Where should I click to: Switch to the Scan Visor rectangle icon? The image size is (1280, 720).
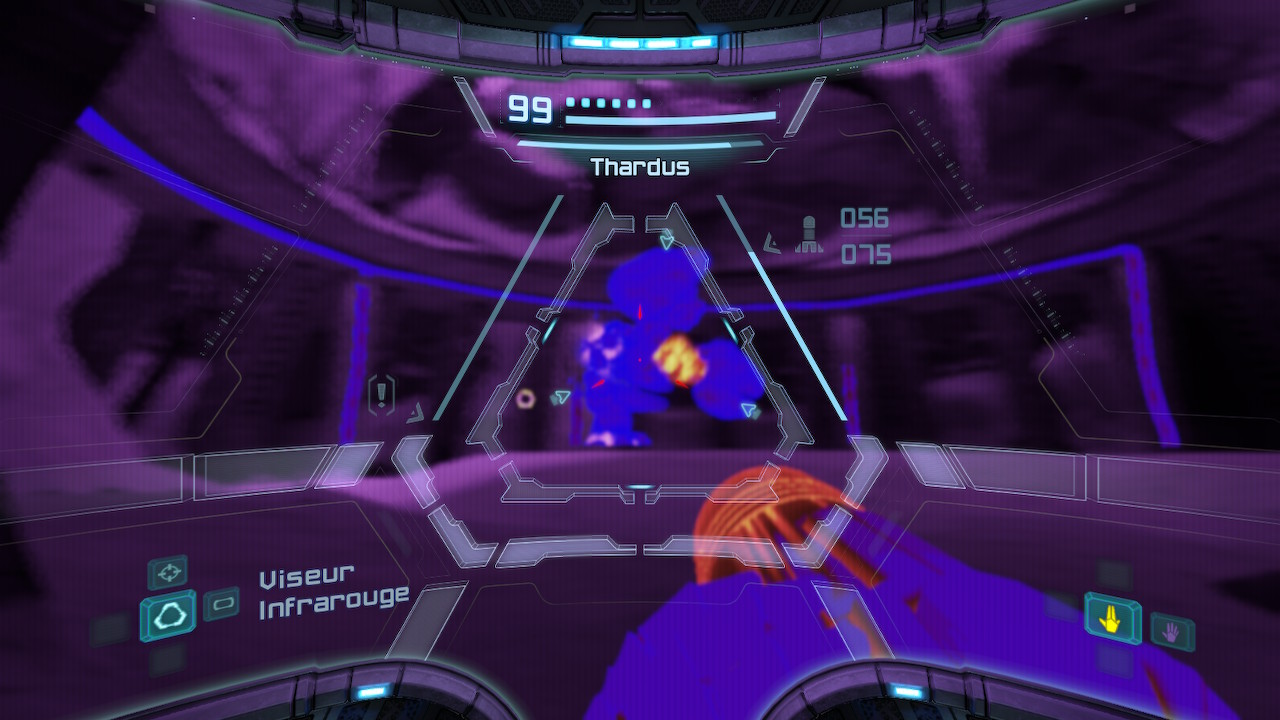[221, 604]
